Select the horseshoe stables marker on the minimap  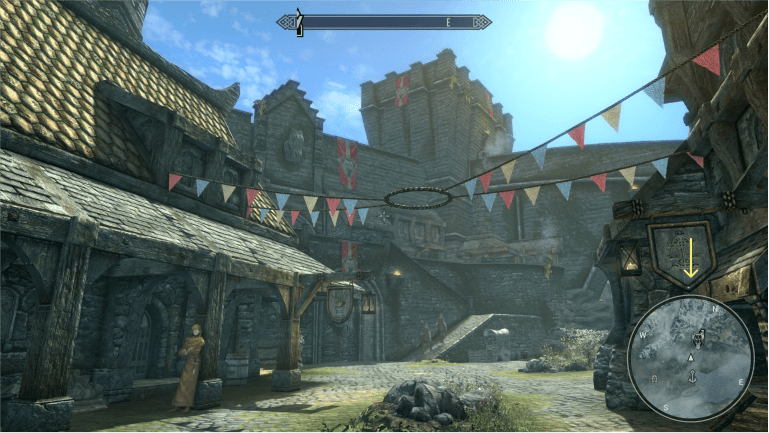[x=654, y=378]
